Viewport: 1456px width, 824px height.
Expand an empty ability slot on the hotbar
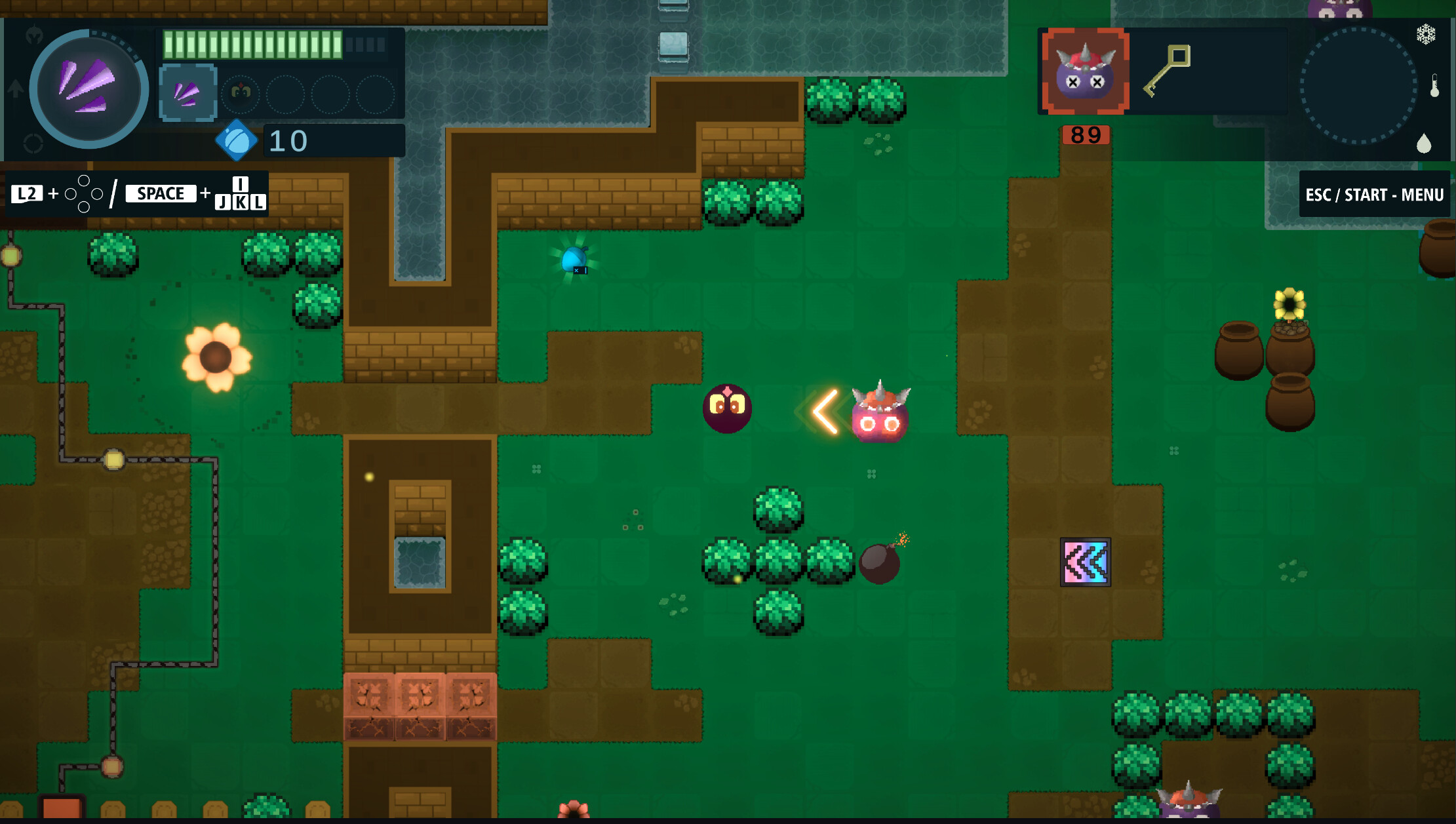click(x=286, y=93)
